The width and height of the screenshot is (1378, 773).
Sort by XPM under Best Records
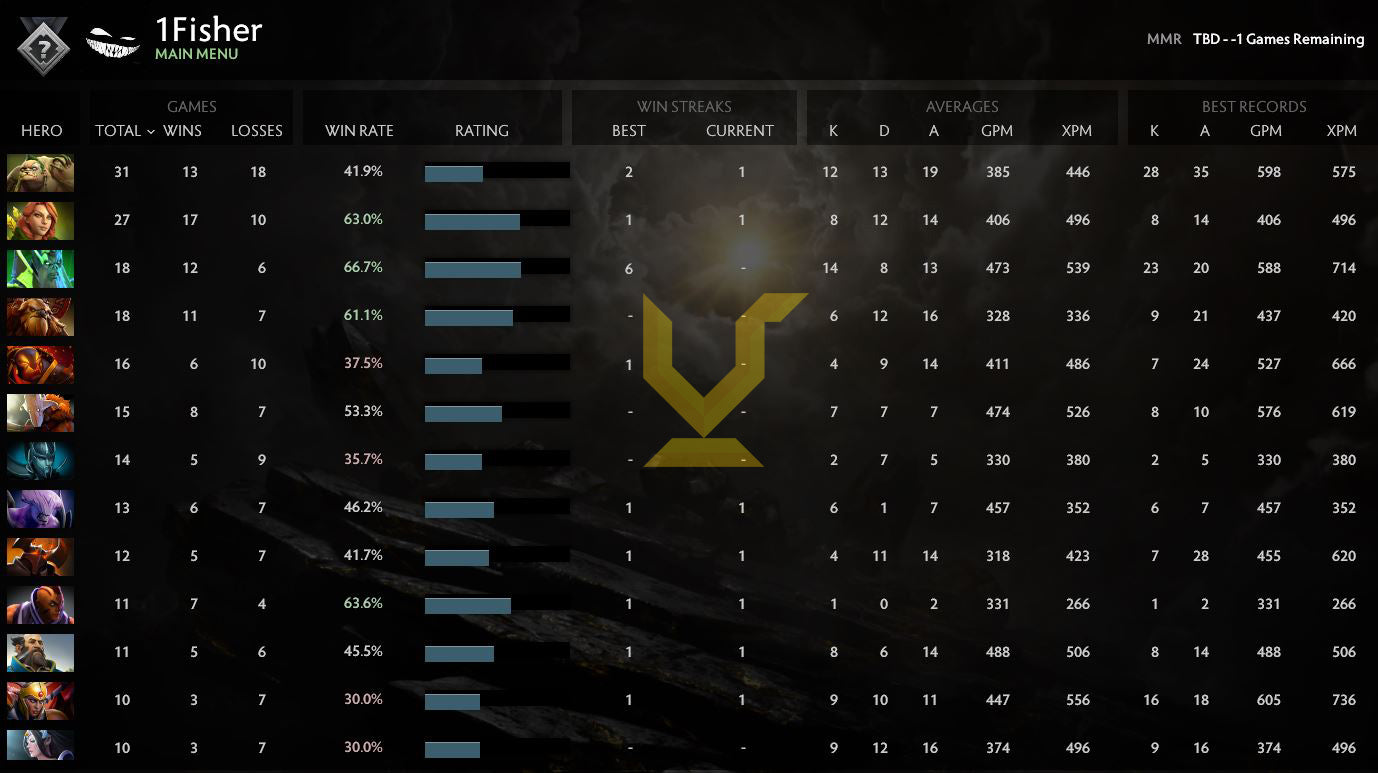click(x=1341, y=131)
